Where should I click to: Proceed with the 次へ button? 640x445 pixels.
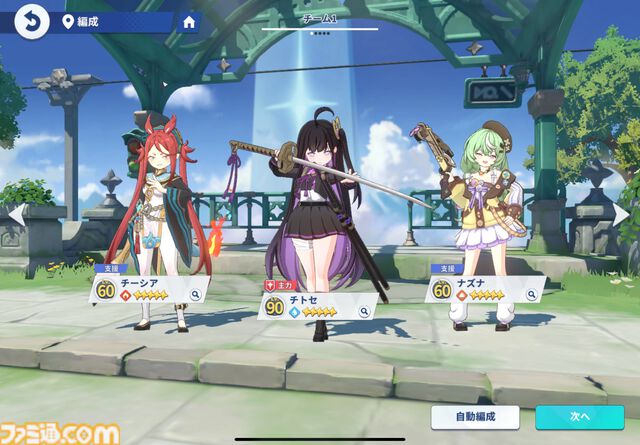579,417
